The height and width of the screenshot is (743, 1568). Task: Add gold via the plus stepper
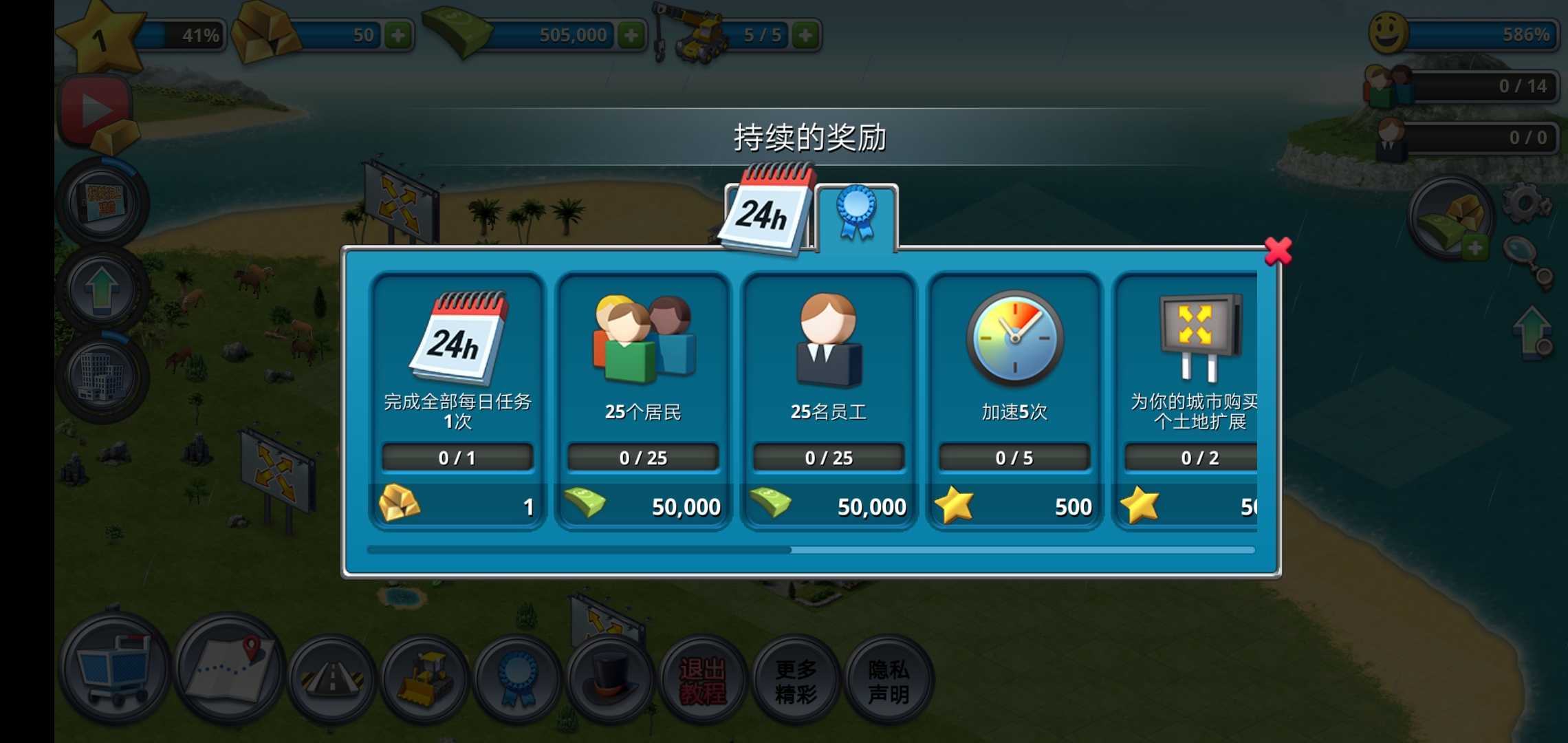pyautogui.click(x=400, y=33)
